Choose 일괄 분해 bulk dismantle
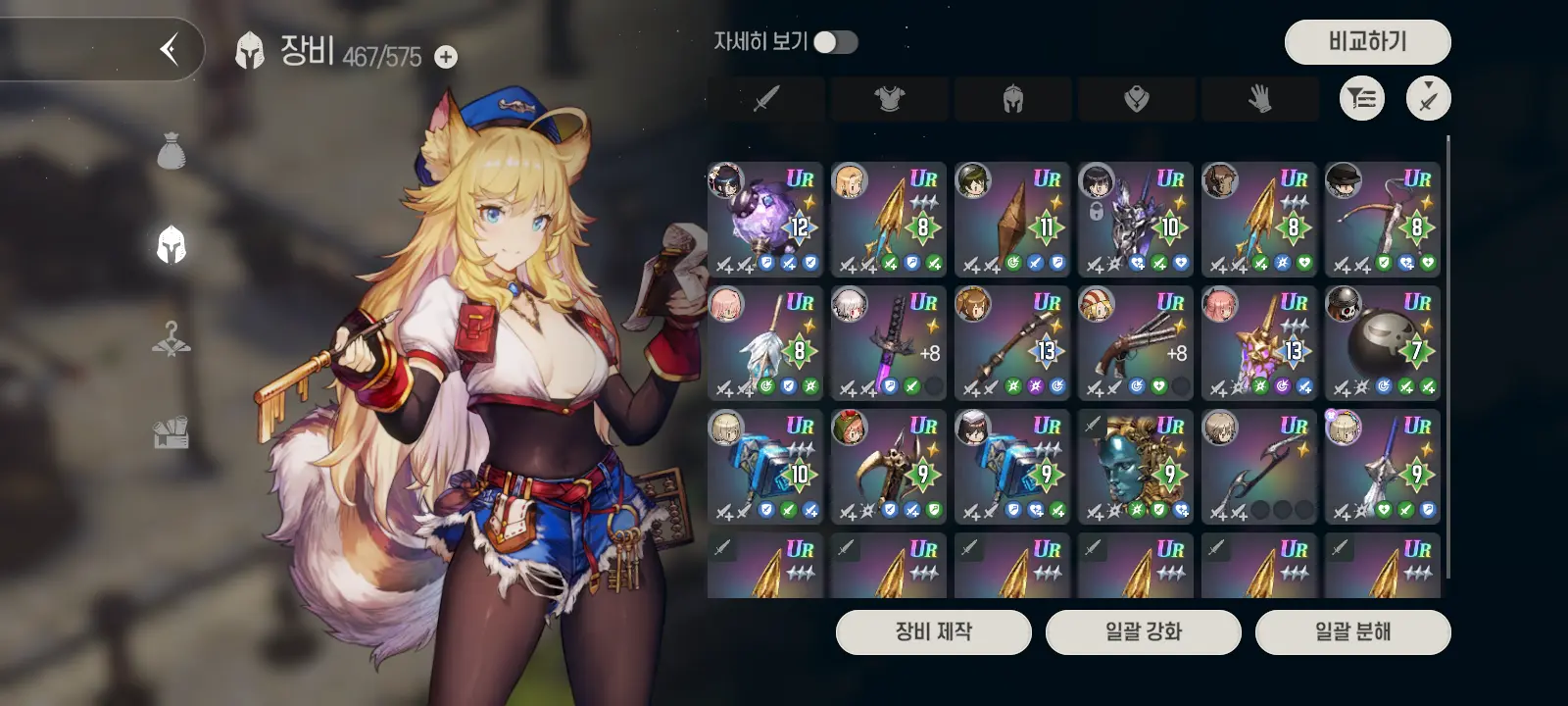Screen dimensions: 1568x706 click(x=1352, y=631)
